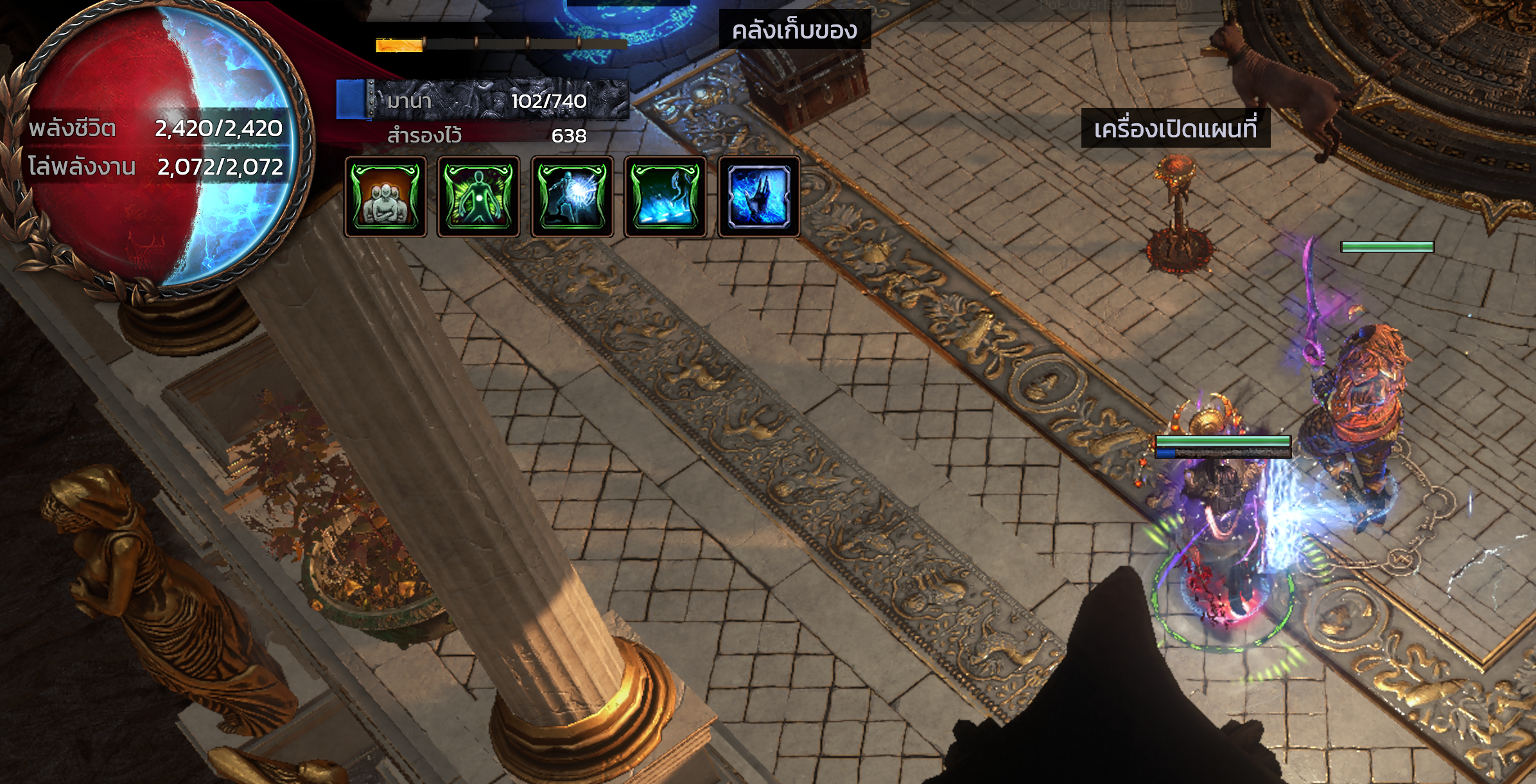Open the stash label คลังเก็บของ
This screenshot has width=1536, height=784.
794,30
